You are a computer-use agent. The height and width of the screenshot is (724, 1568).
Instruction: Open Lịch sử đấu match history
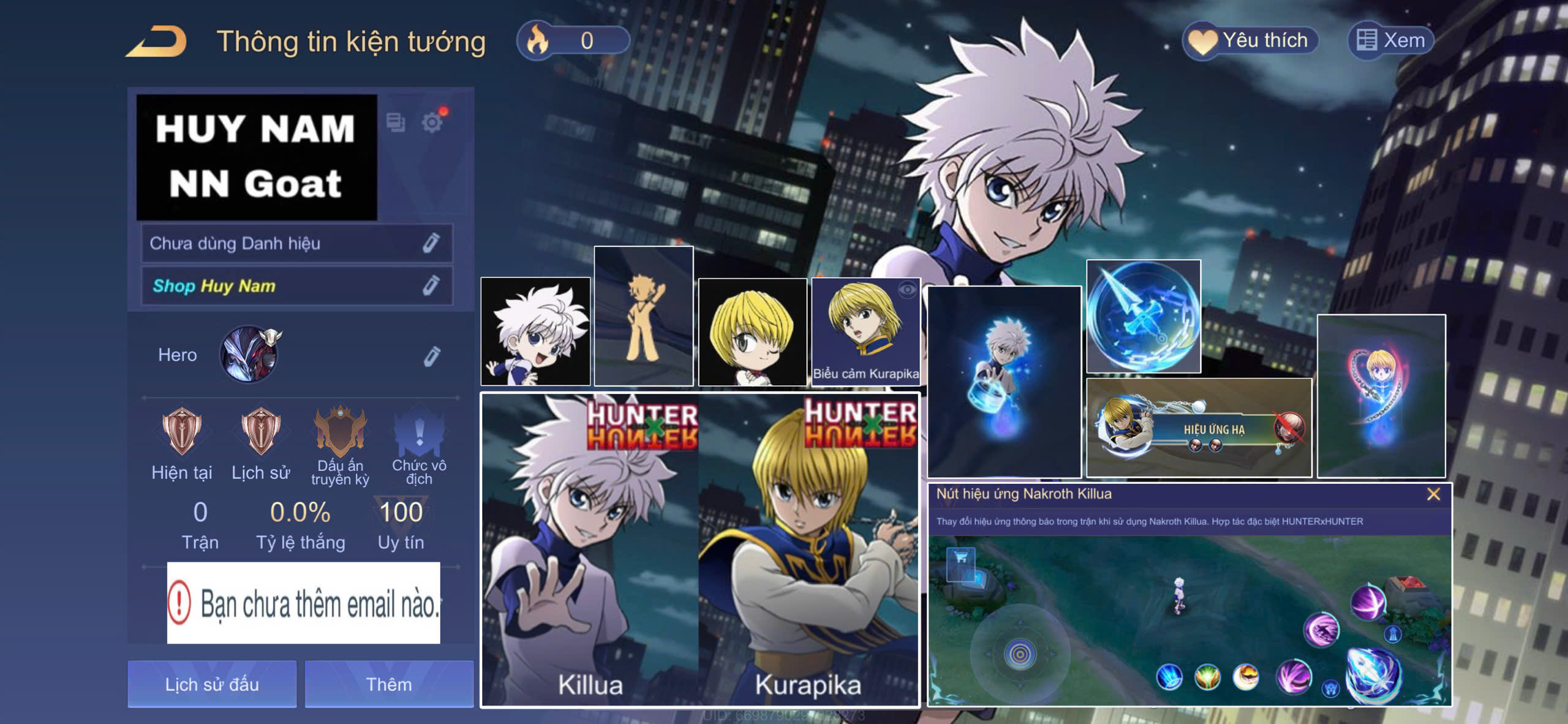(212, 684)
